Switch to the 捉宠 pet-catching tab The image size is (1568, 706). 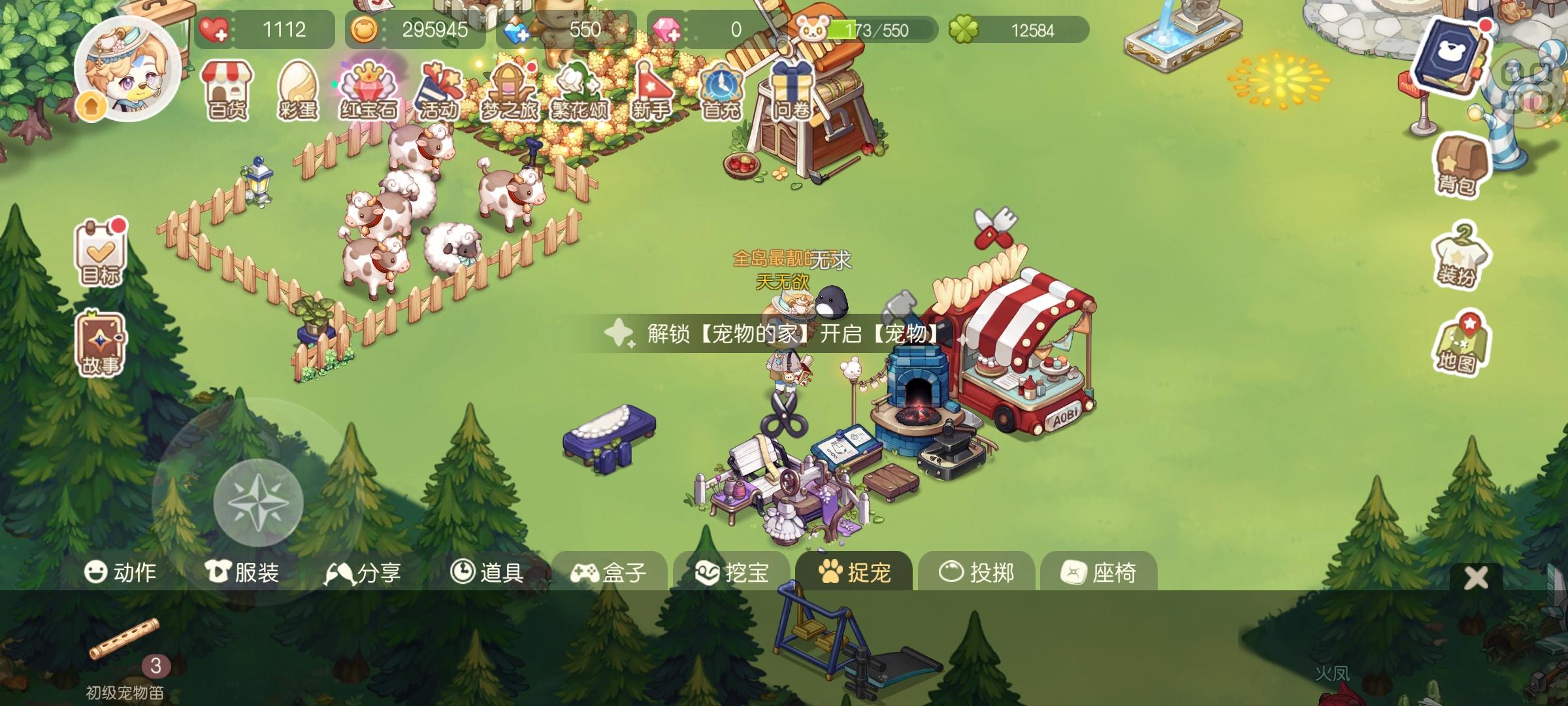click(x=858, y=571)
